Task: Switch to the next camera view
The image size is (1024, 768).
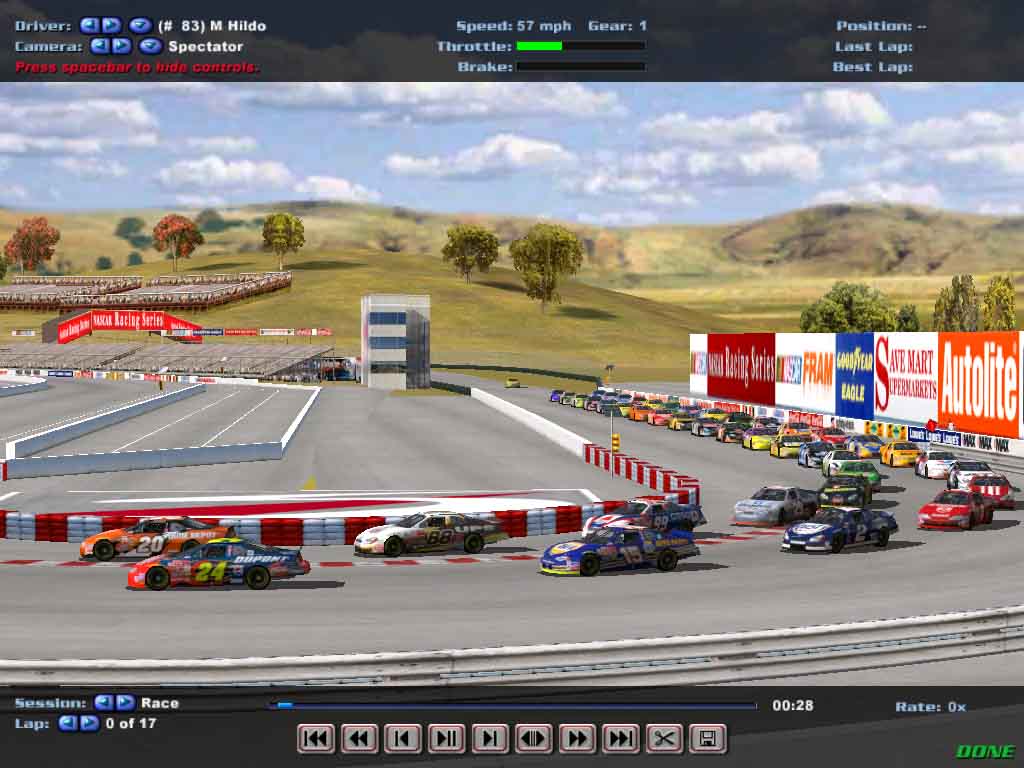Action: 121,46
